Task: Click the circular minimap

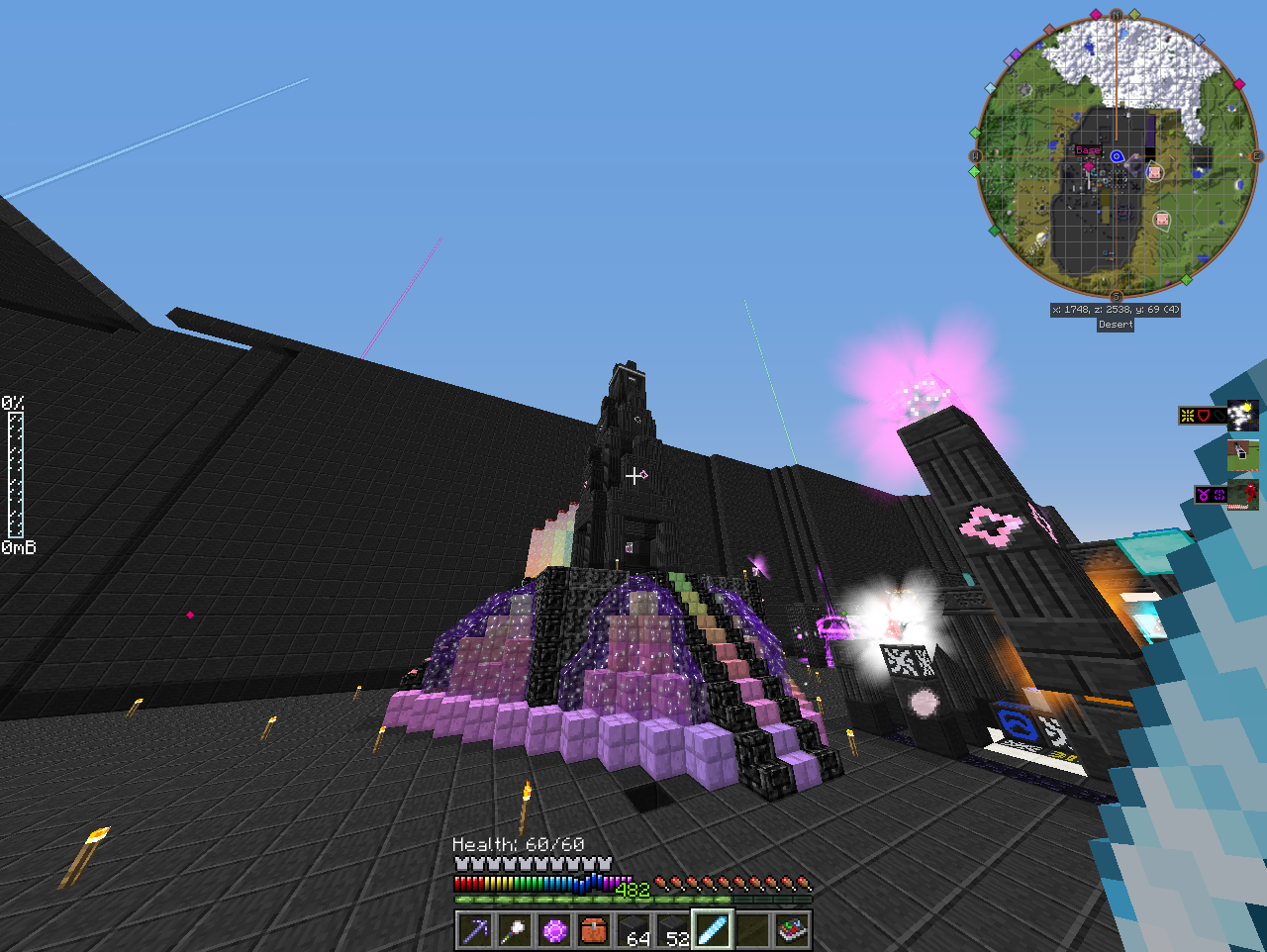Action: click(x=1116, y=156)
